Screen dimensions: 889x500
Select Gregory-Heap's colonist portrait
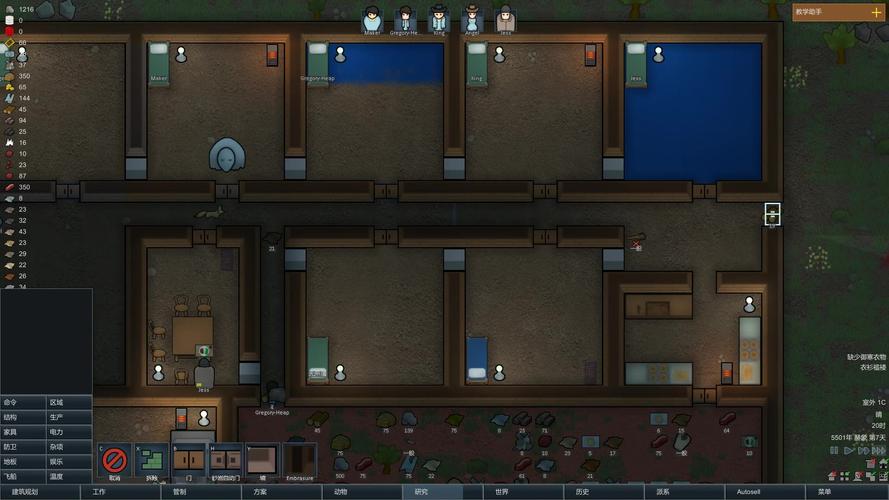405,19
